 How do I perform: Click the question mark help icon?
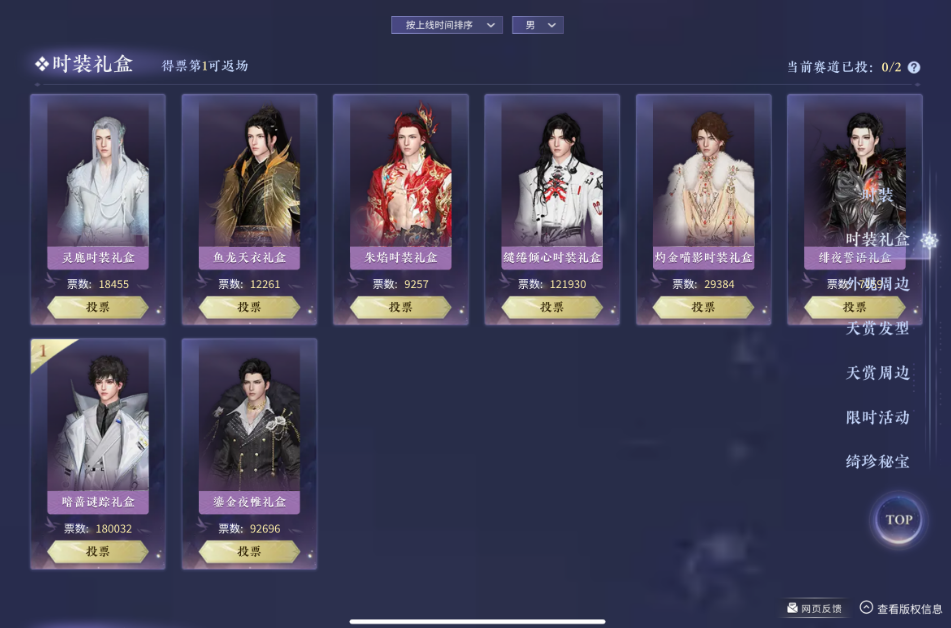click(914, 67)
